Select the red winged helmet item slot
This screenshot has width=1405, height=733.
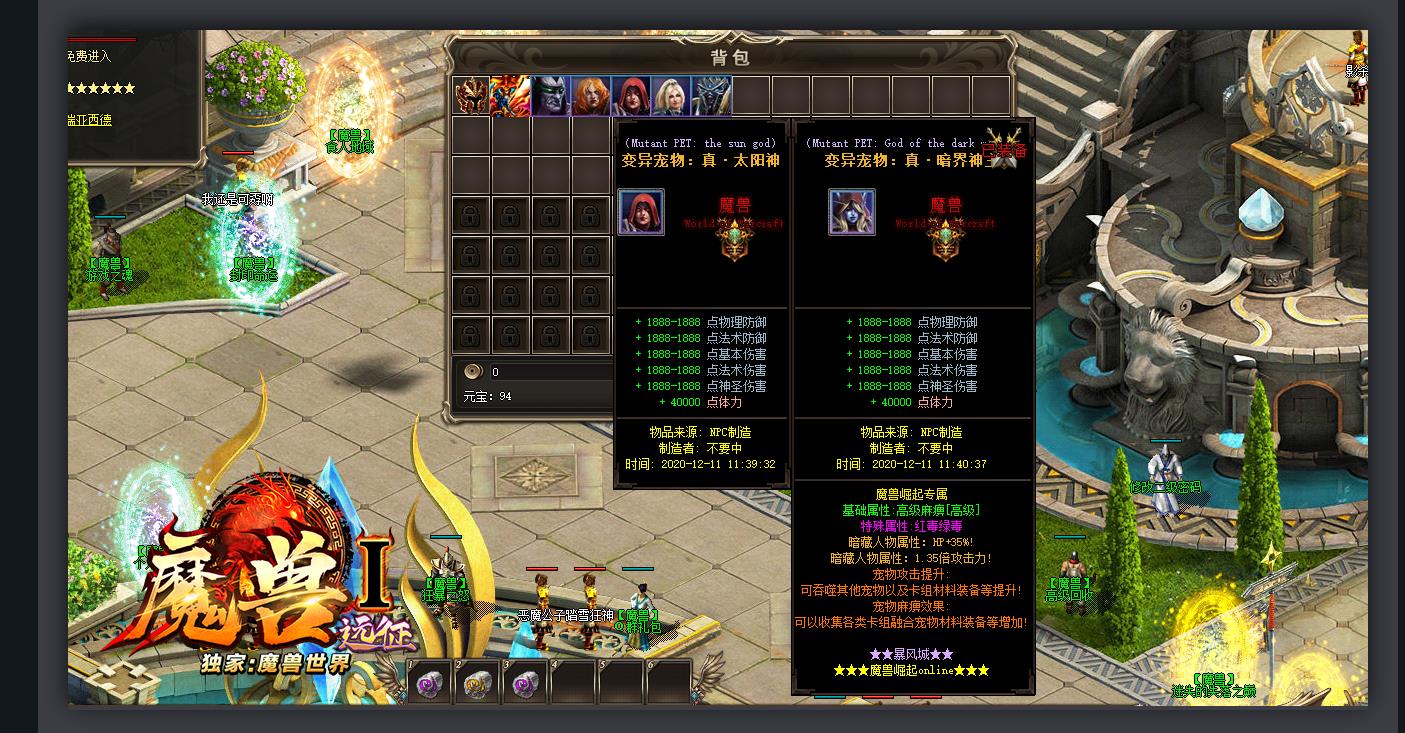tap(471, 96)
